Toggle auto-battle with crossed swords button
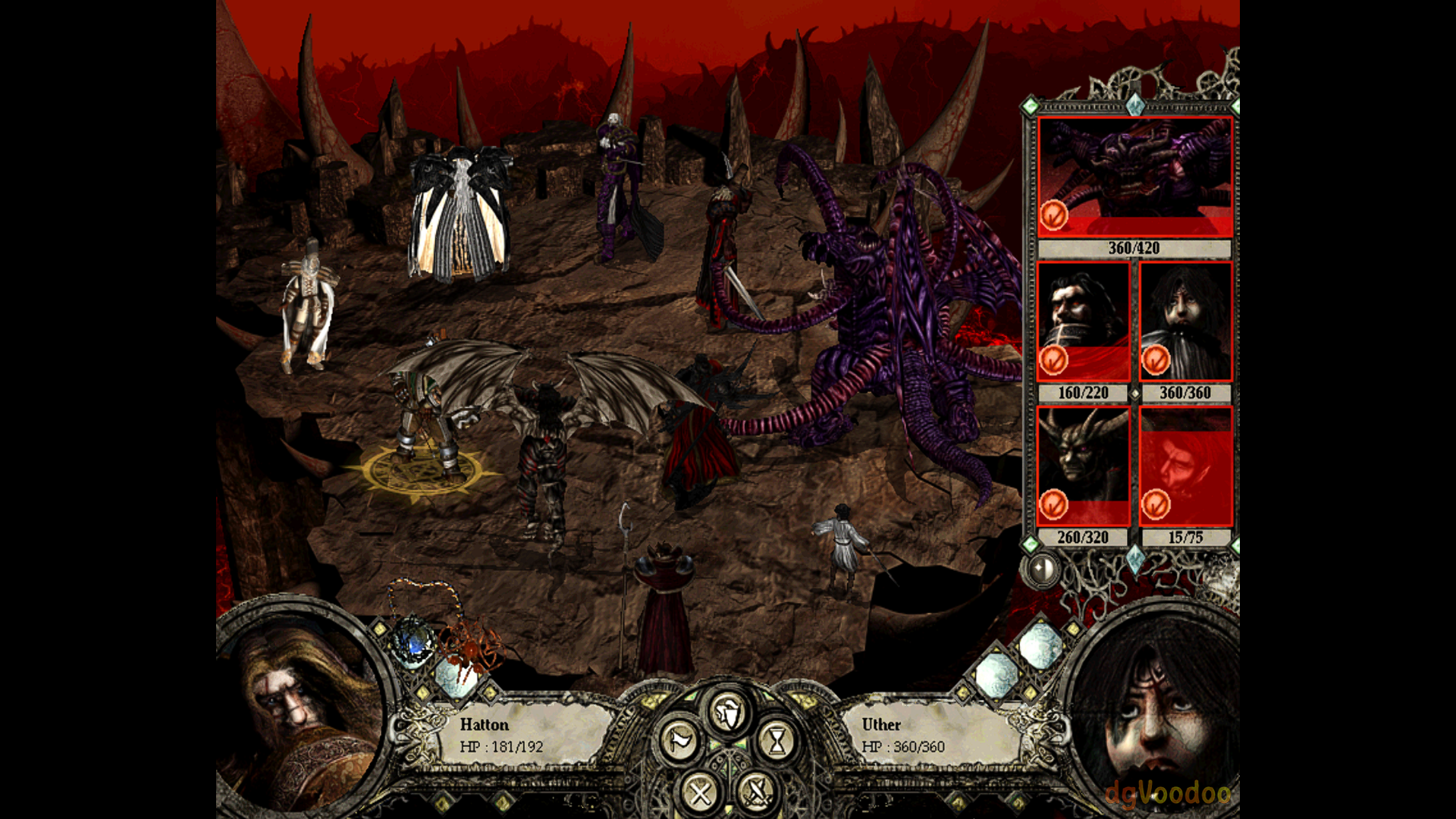The width and height of the screenshot is (1456, 819). tap(756, 793)
